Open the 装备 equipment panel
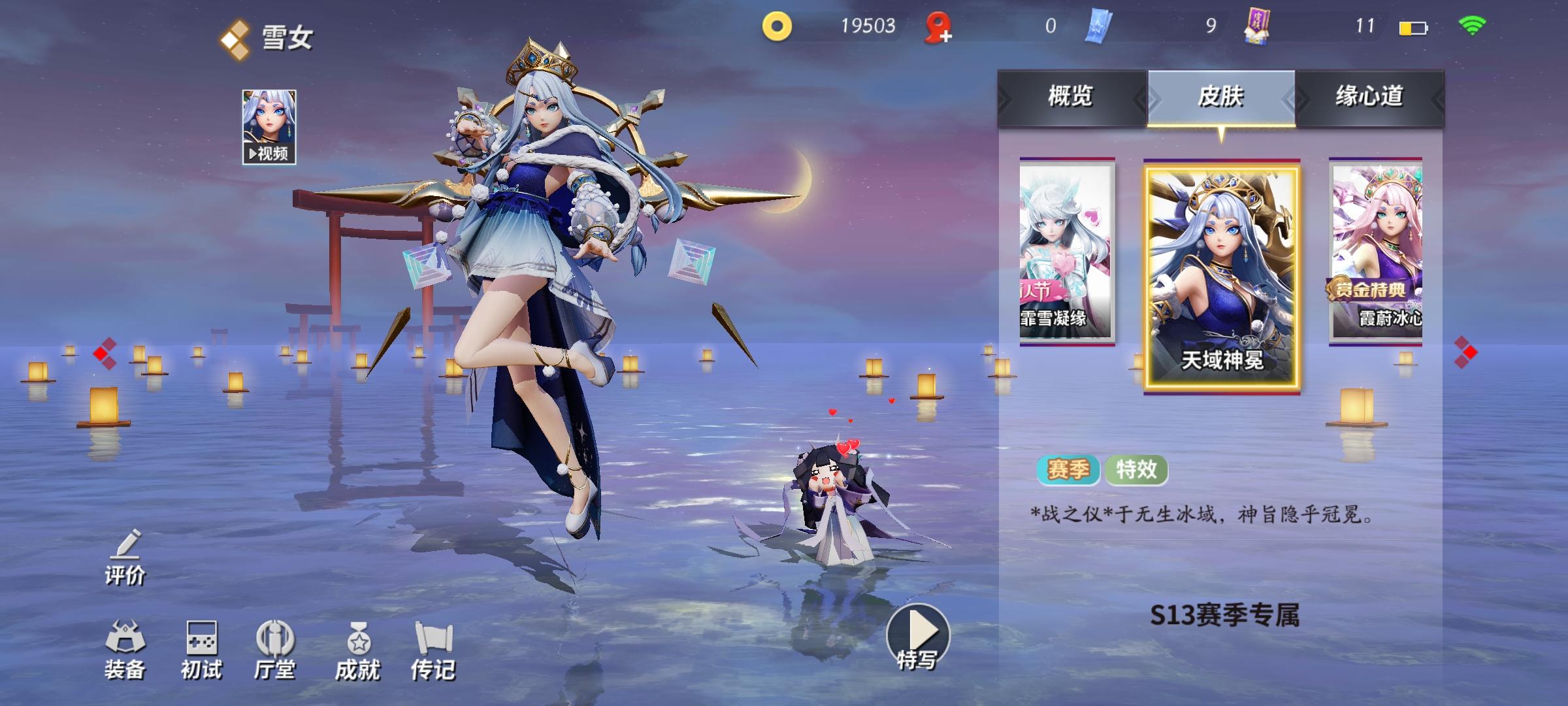The width and height of the screenshot is (1568, 706). point(126,650)
